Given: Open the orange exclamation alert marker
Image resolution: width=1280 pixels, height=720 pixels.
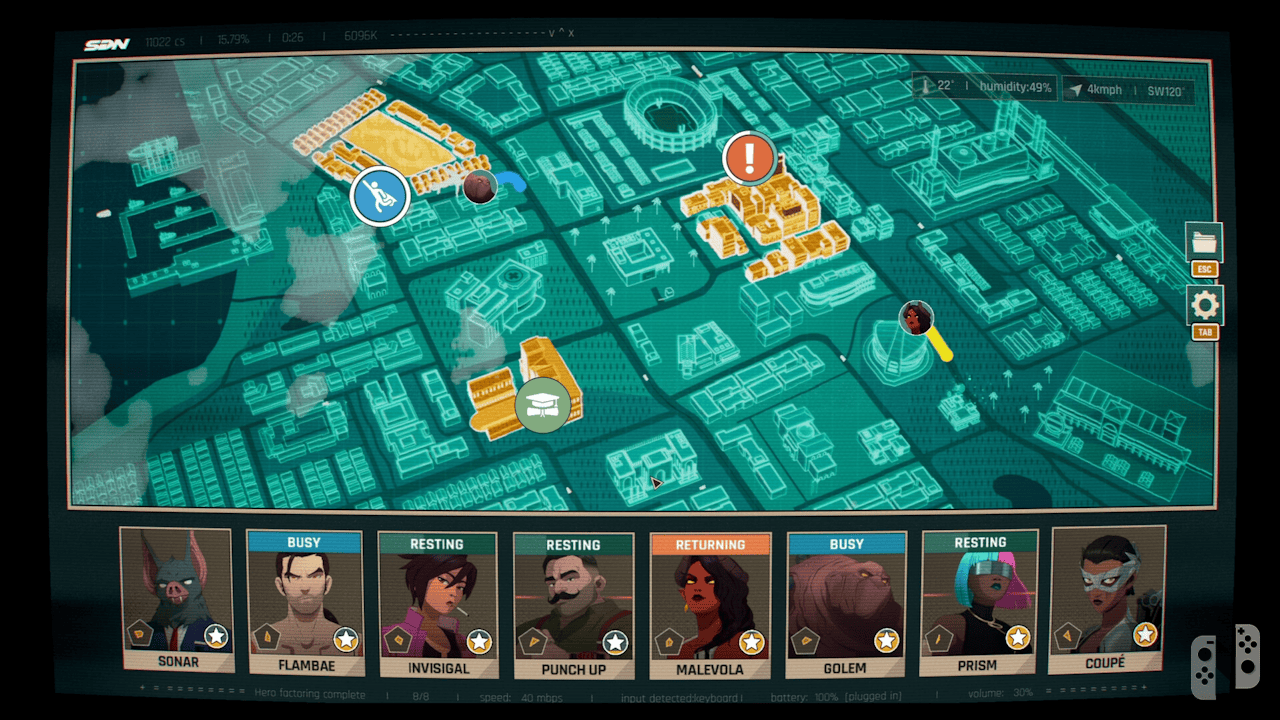Looking at the screenshot, I should (x=750, y=158).
